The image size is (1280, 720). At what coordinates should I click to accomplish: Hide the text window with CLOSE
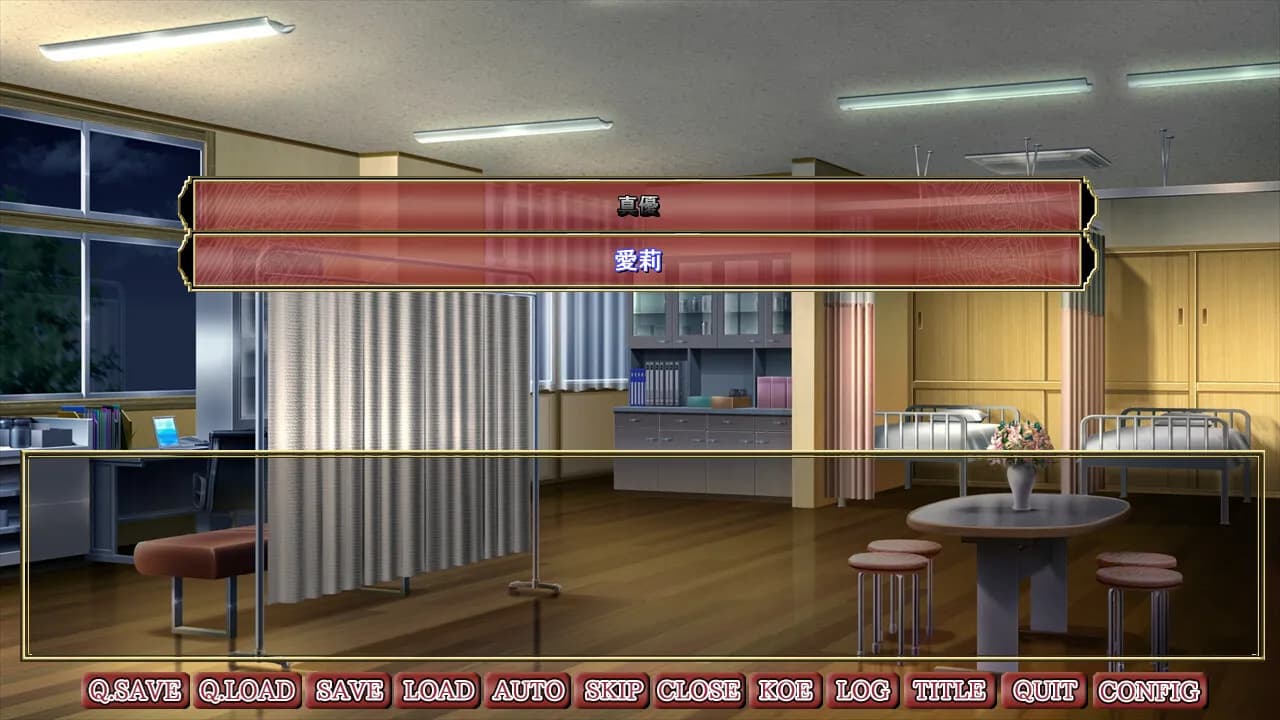[698, 689]
